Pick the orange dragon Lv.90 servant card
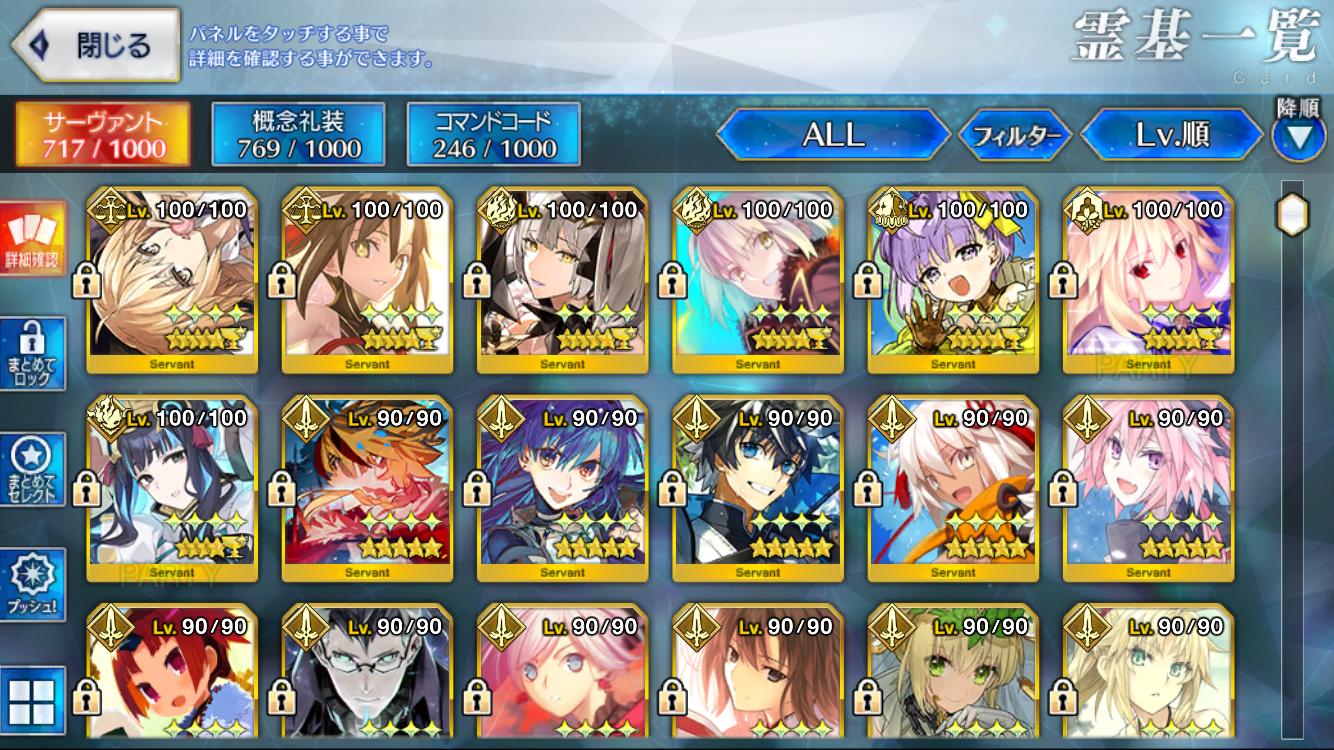 tap(367, 489)
